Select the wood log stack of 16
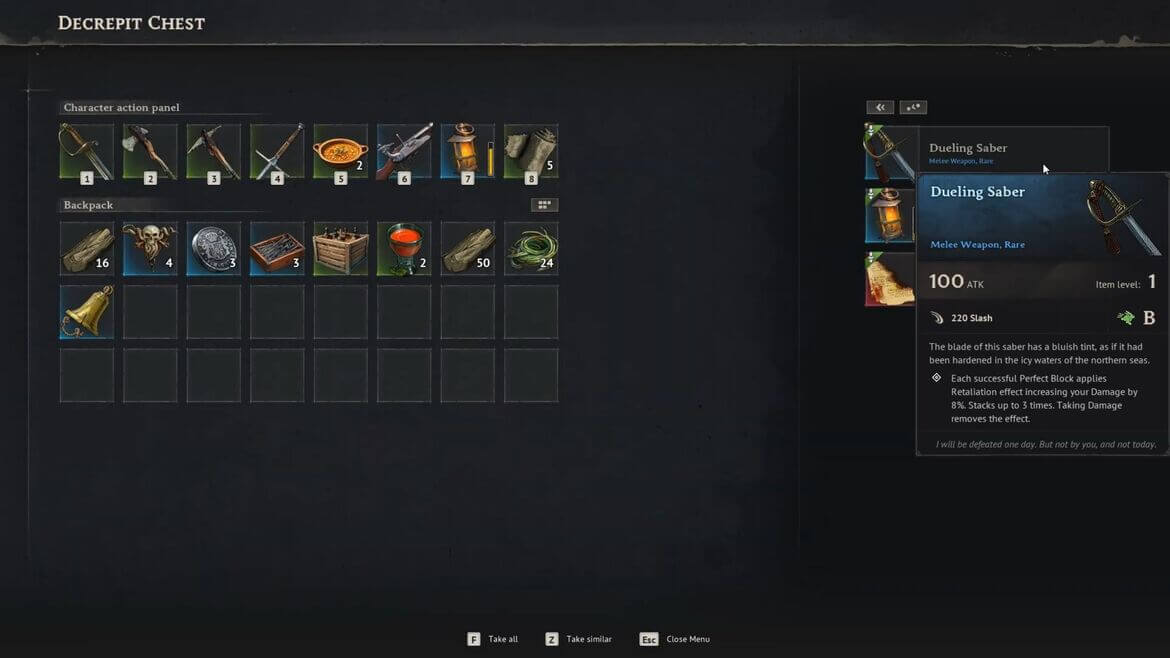Screen dimensions: 1170x658 click(x=86, y=248)
